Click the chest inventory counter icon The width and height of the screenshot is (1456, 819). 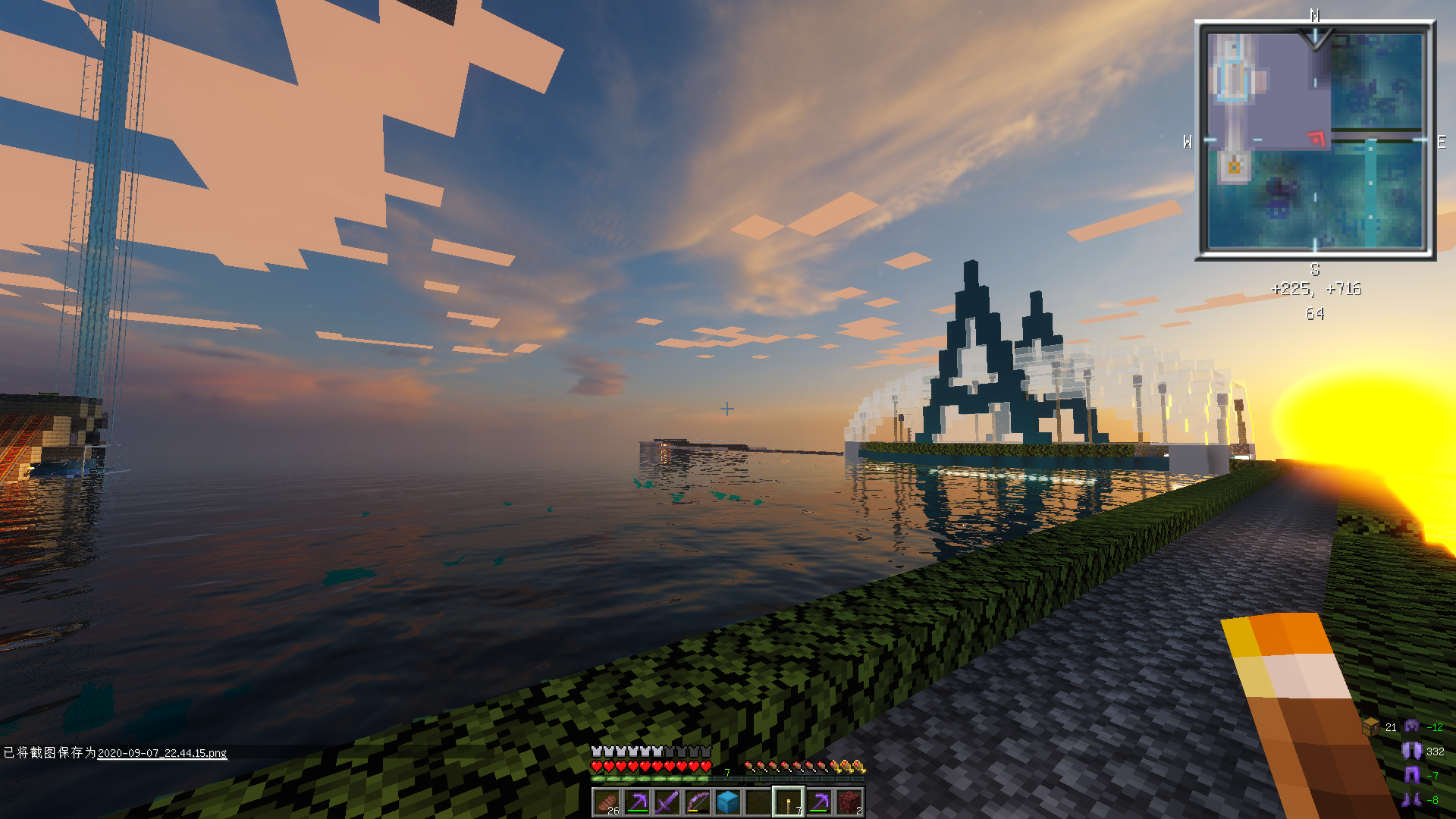click(1371, 726)
